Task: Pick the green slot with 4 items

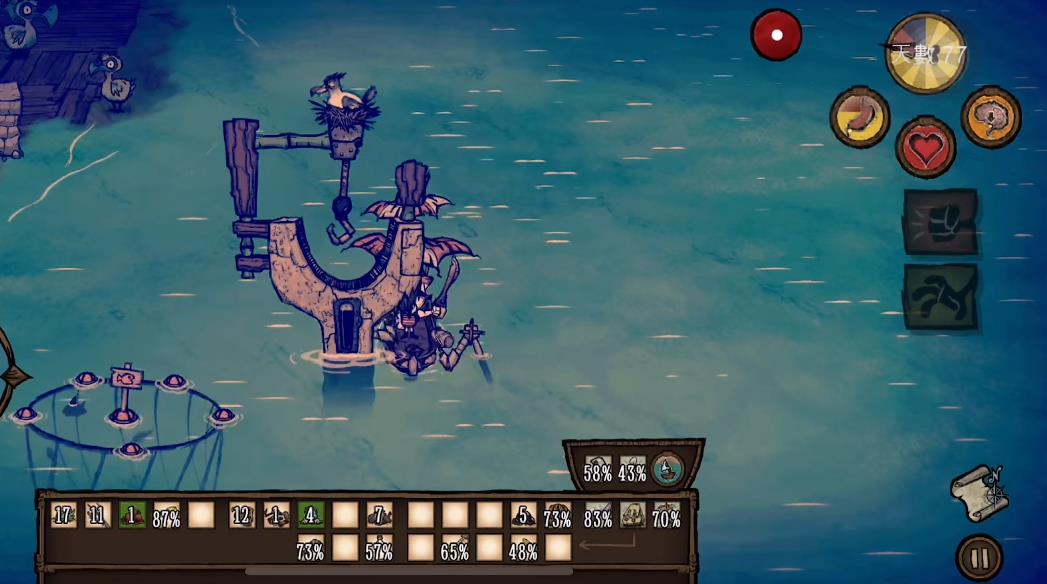Action: tap(310, 515)
